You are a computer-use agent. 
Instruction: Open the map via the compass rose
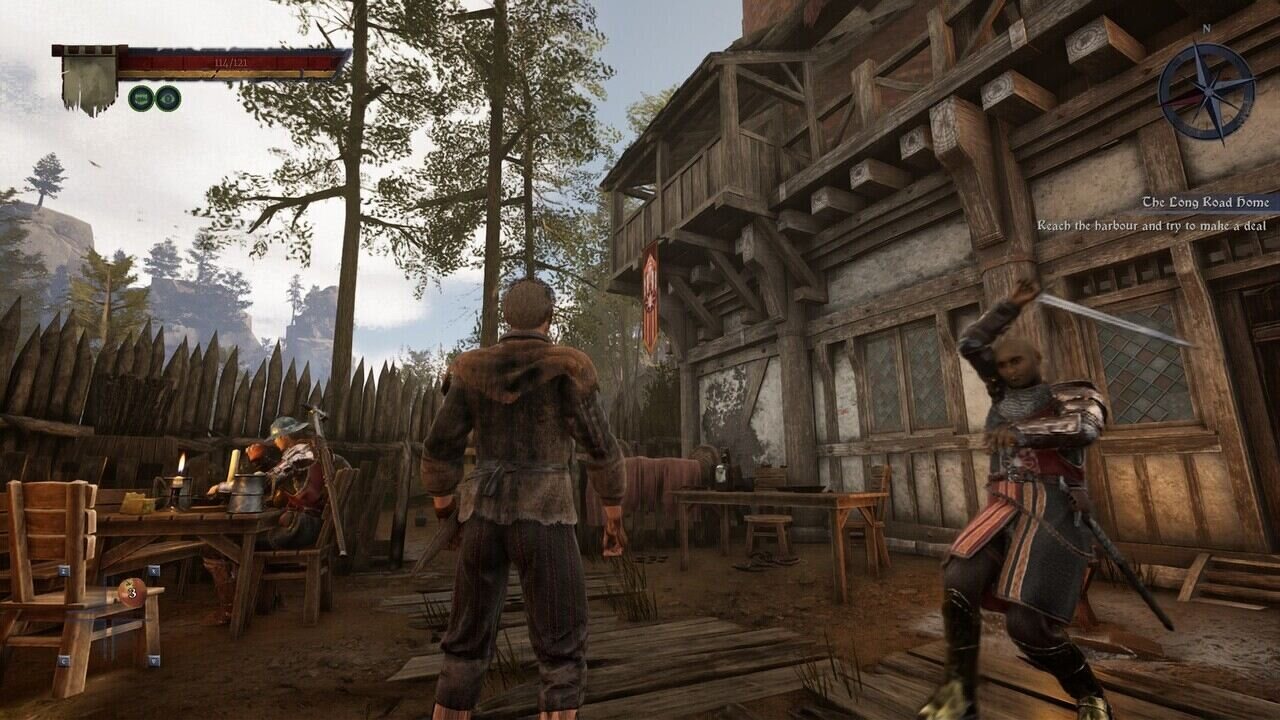pyautogui.click(x=1206, y=92)
